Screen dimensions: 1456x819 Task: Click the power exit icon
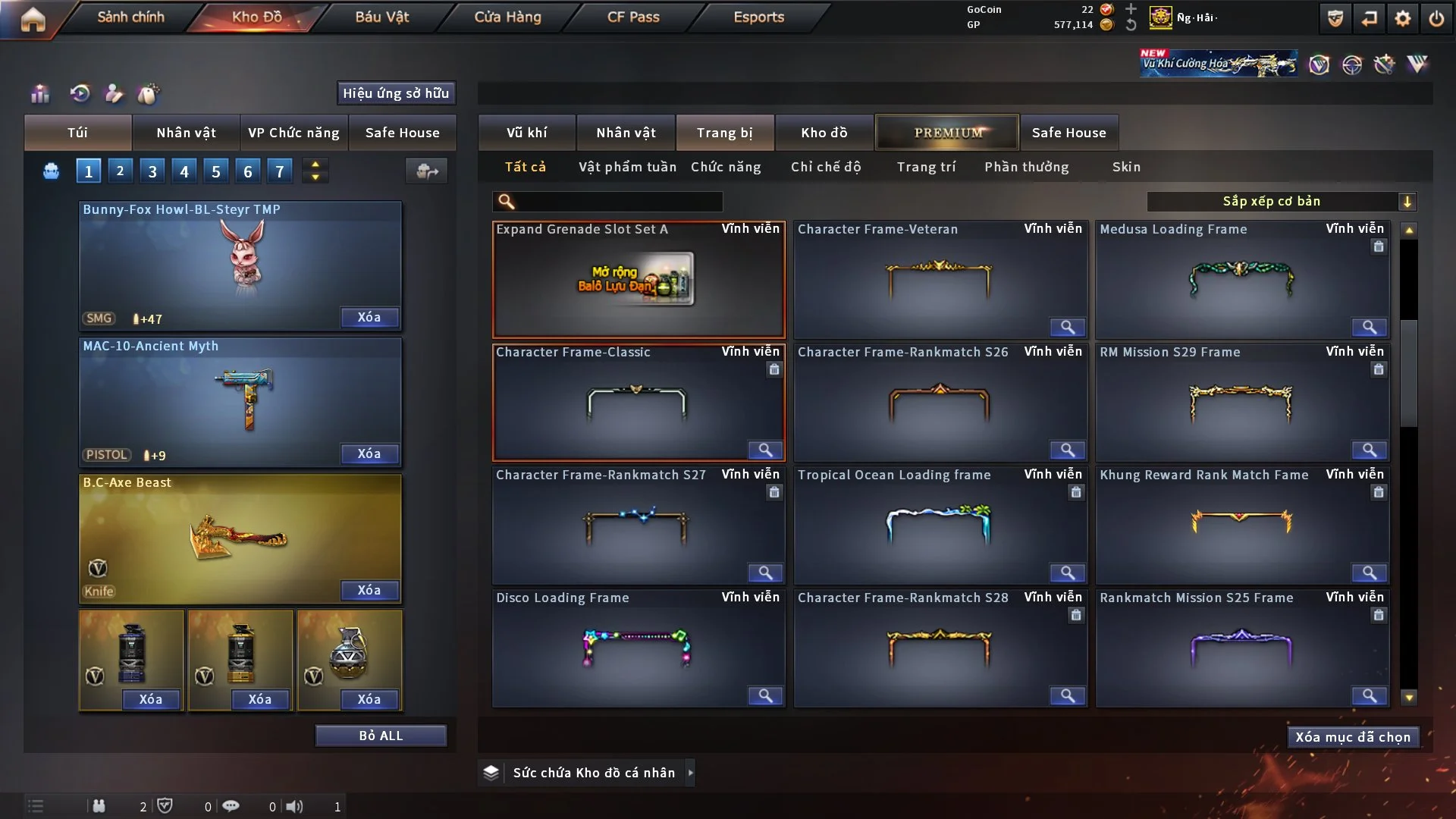point(1436,18)
